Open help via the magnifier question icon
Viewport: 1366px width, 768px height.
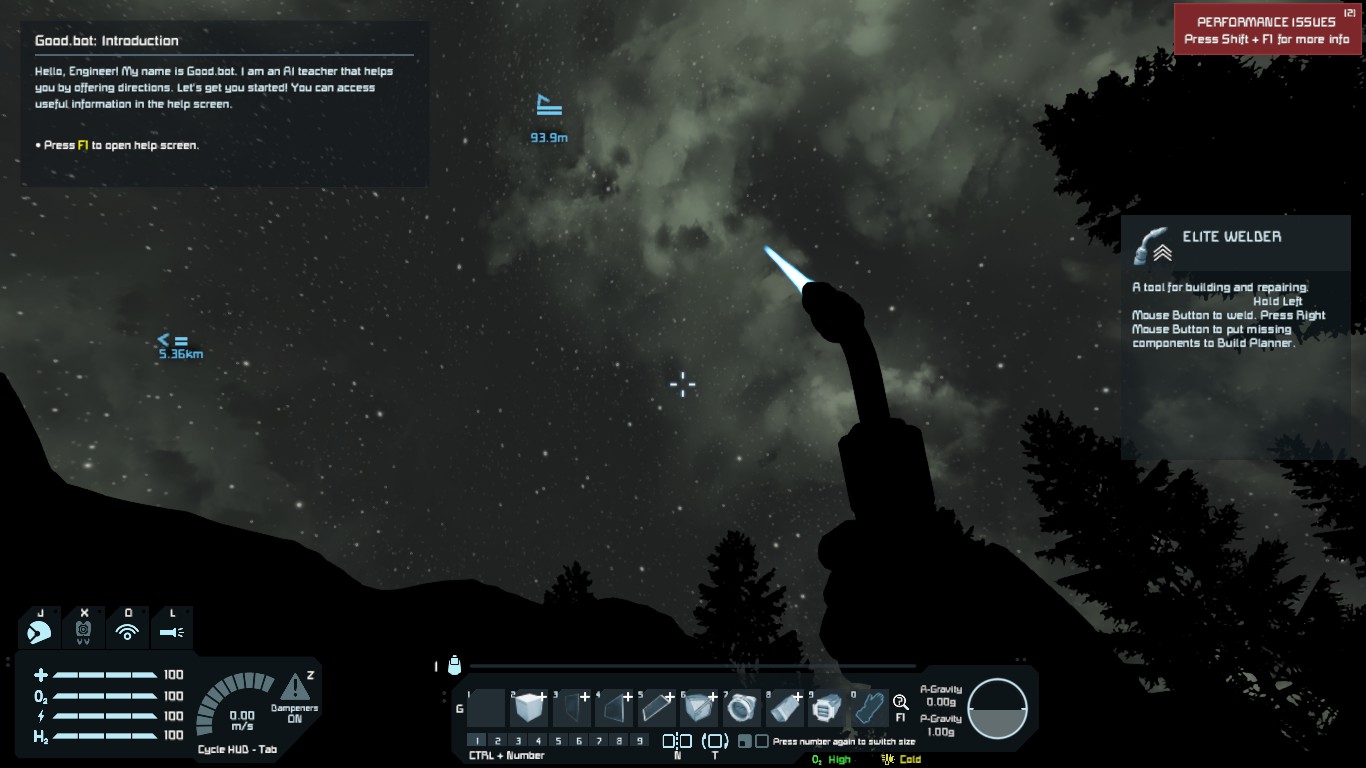(900, 703)
